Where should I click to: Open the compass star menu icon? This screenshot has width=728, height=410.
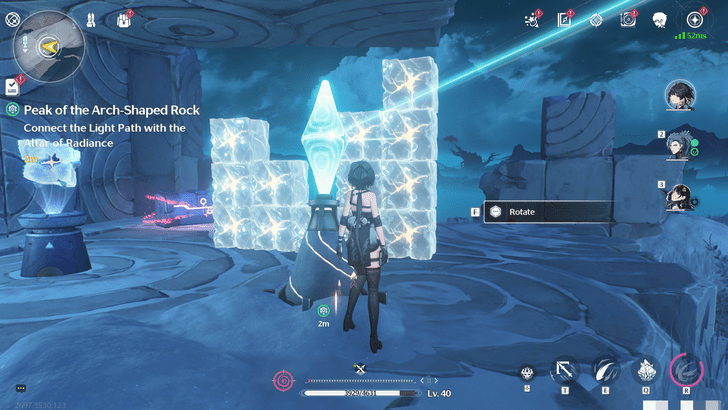694,19
